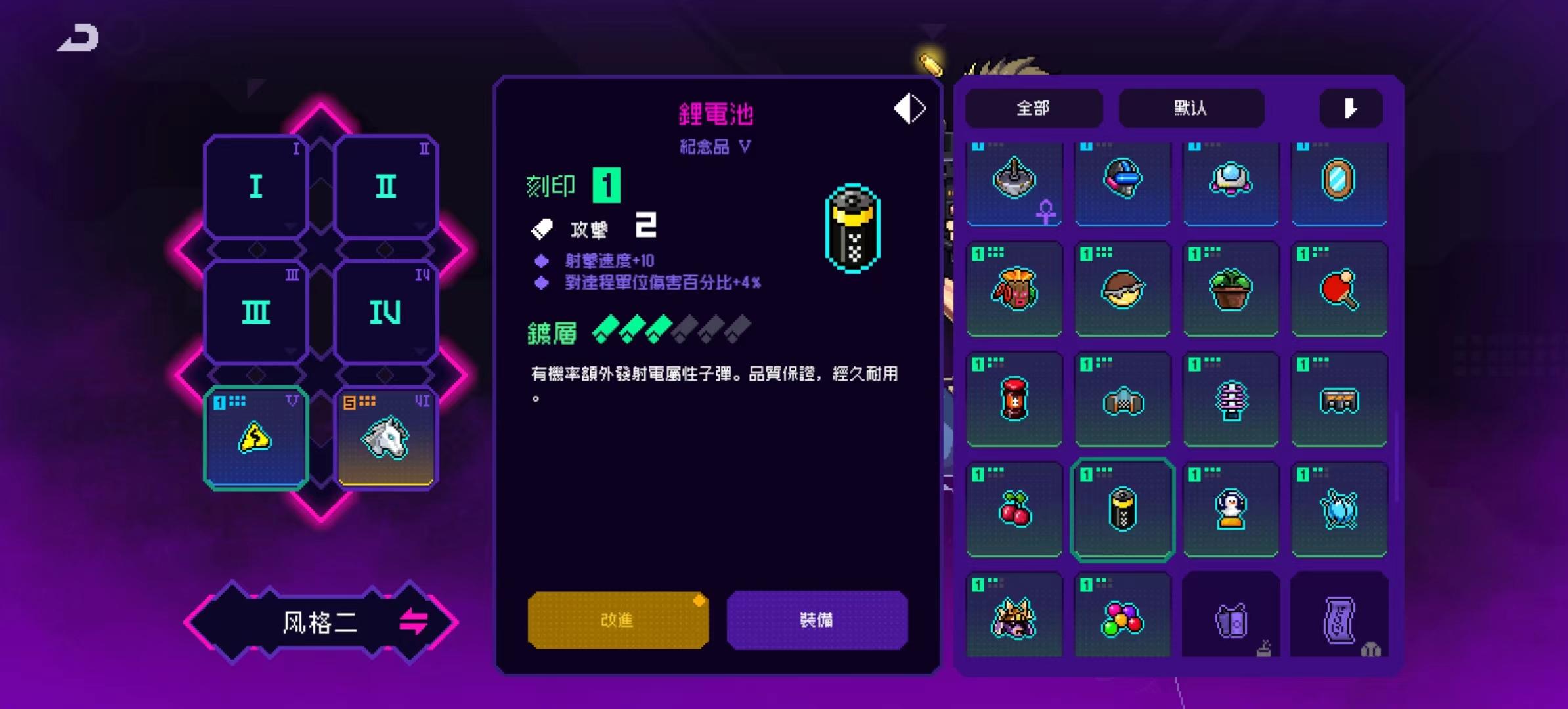Click the equipped white horse head item
1568x709 pixels.
point(386,437)
